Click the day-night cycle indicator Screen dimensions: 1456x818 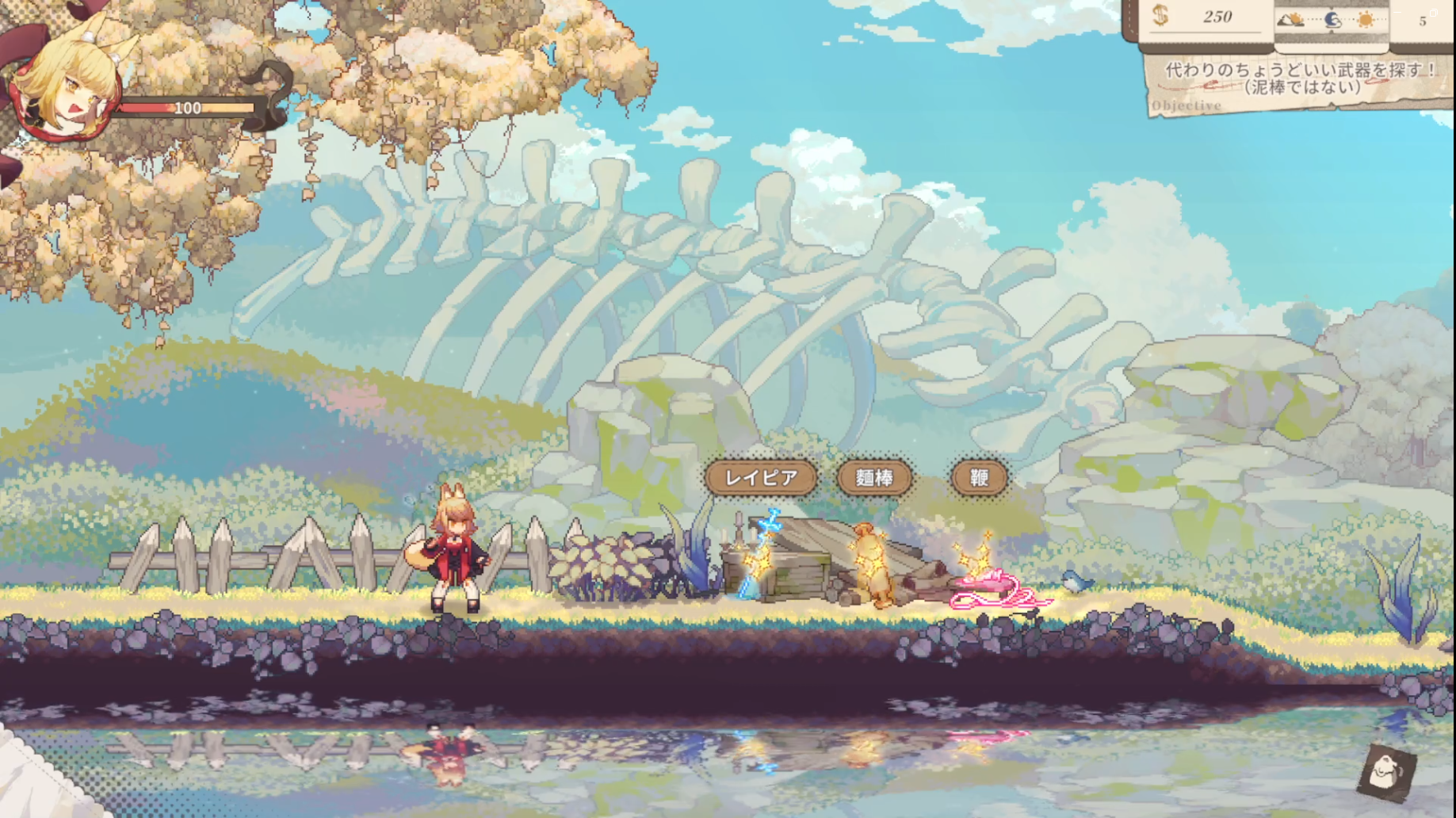coord(1332,19)
